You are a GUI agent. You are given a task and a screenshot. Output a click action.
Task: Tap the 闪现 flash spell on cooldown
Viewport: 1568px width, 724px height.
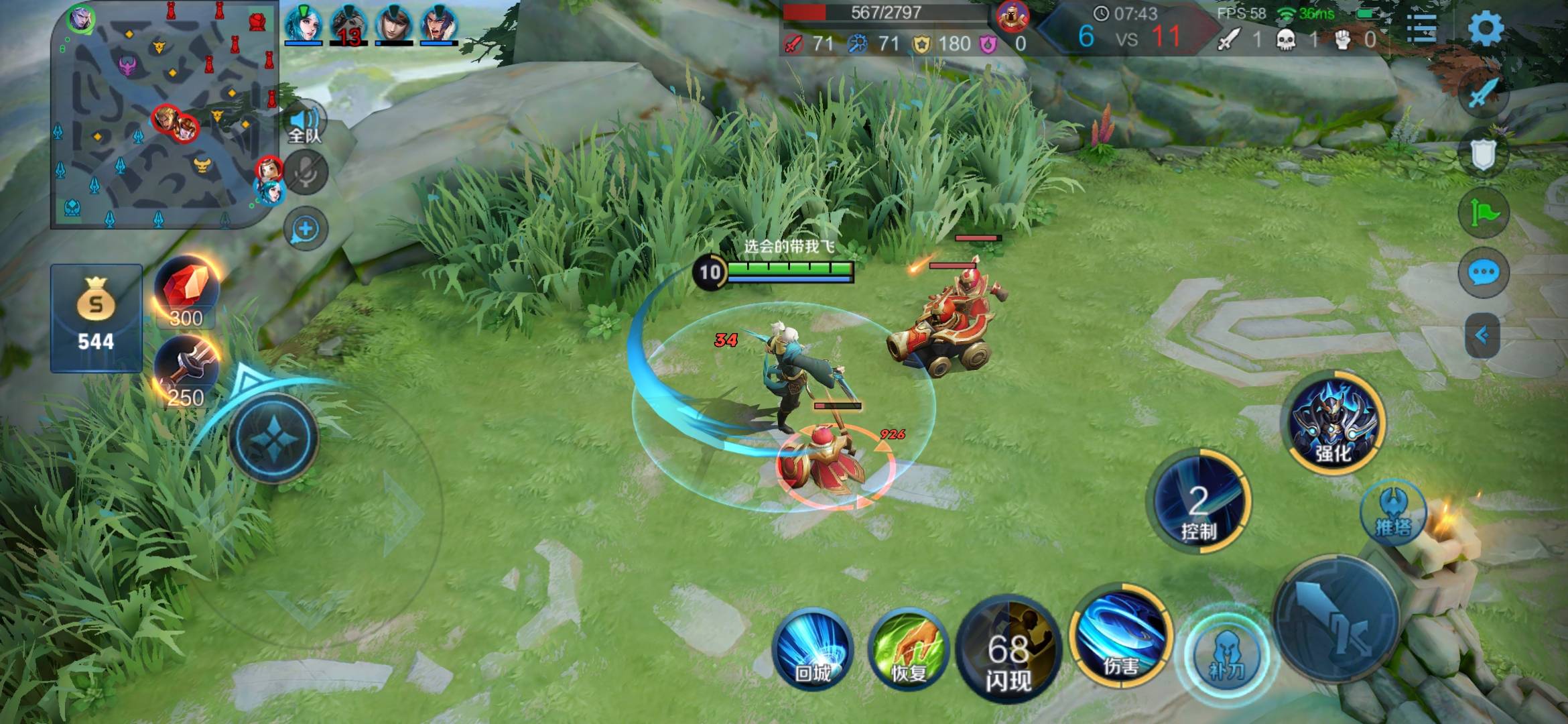[1008, 649]
